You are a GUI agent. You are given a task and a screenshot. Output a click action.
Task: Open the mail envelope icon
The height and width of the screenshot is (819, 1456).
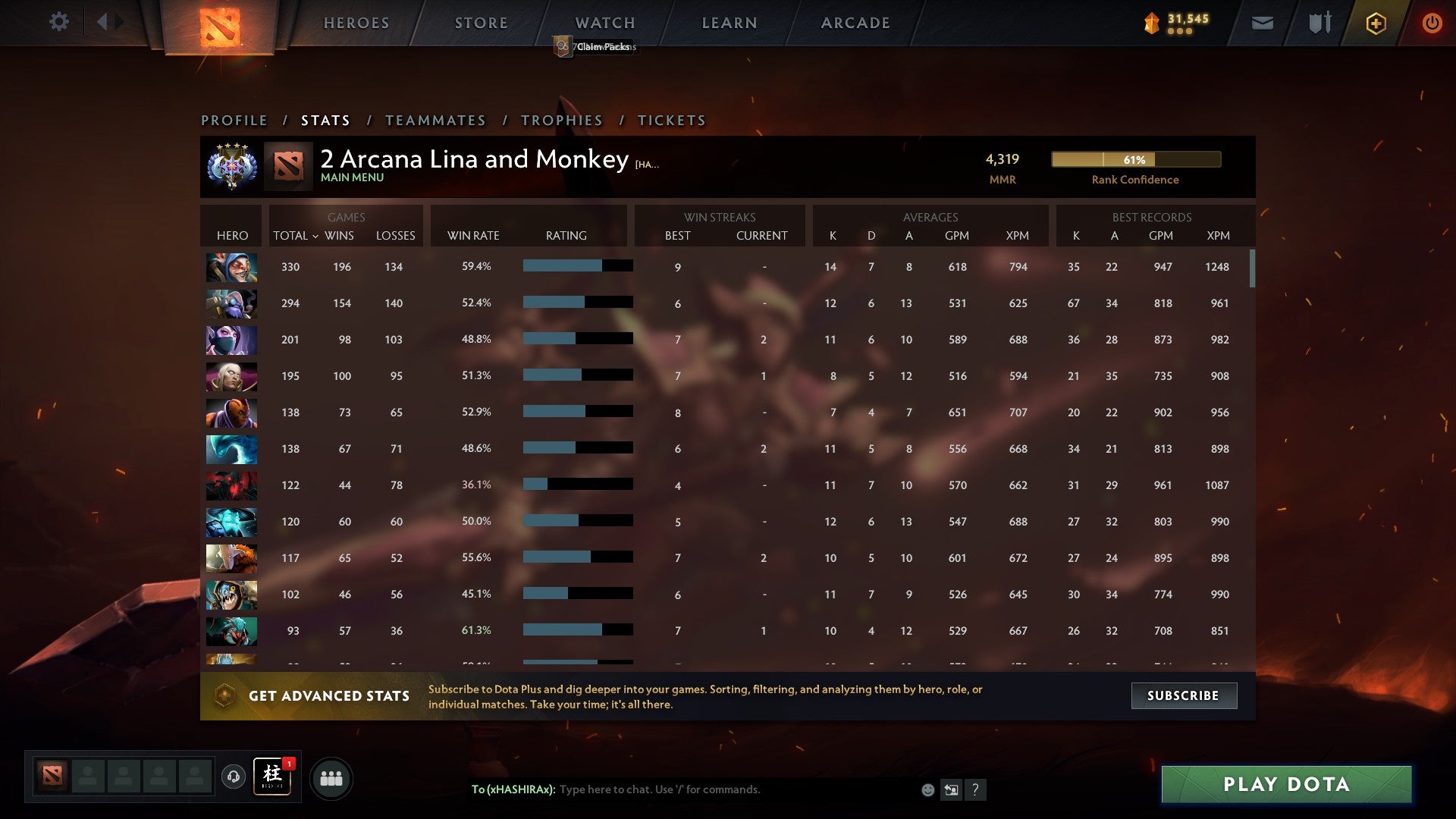pyautogui.click(x=1262, y=23)
